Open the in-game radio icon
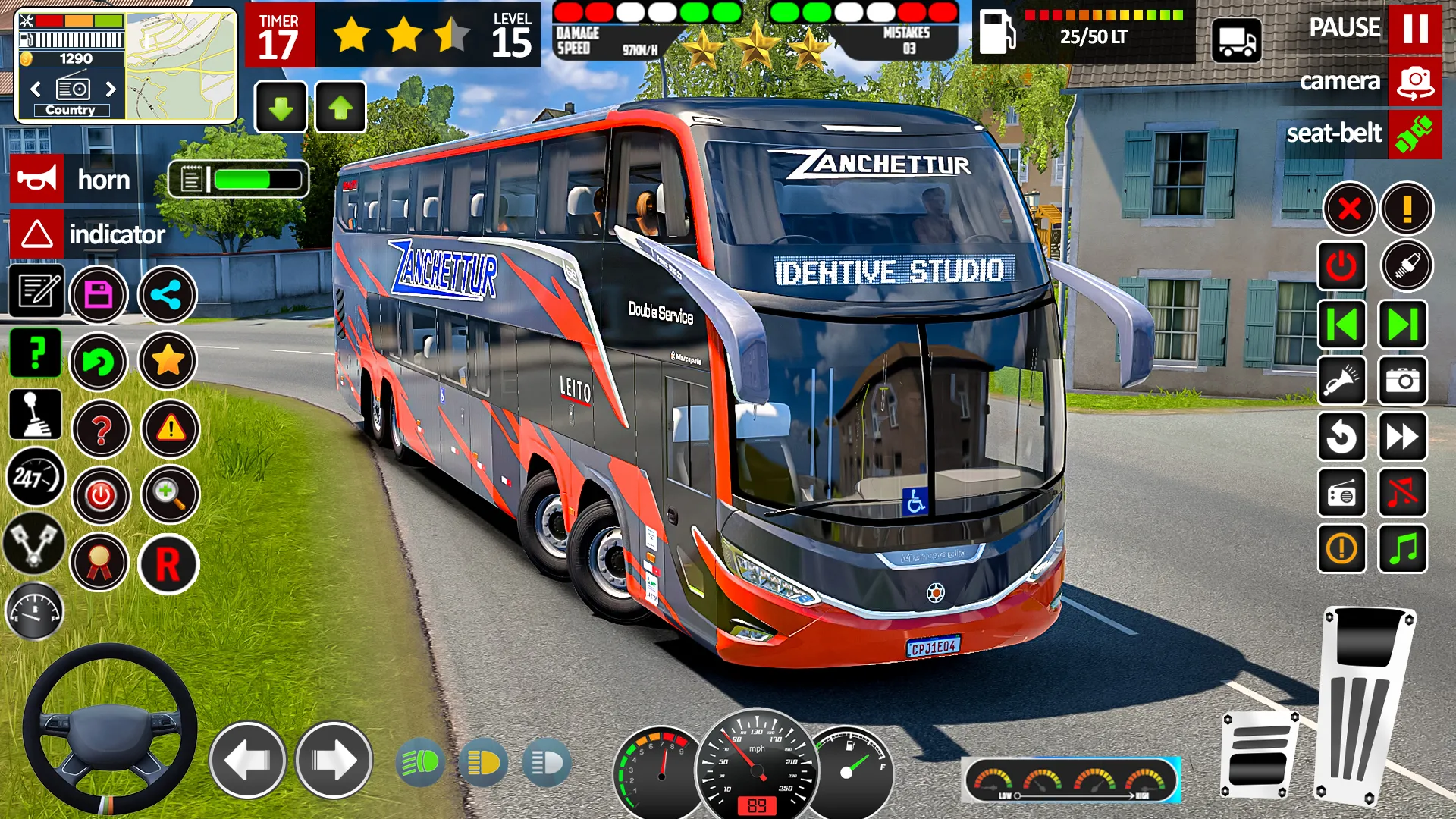This screenshot has width=1456, height=819. coord(1342,493)
